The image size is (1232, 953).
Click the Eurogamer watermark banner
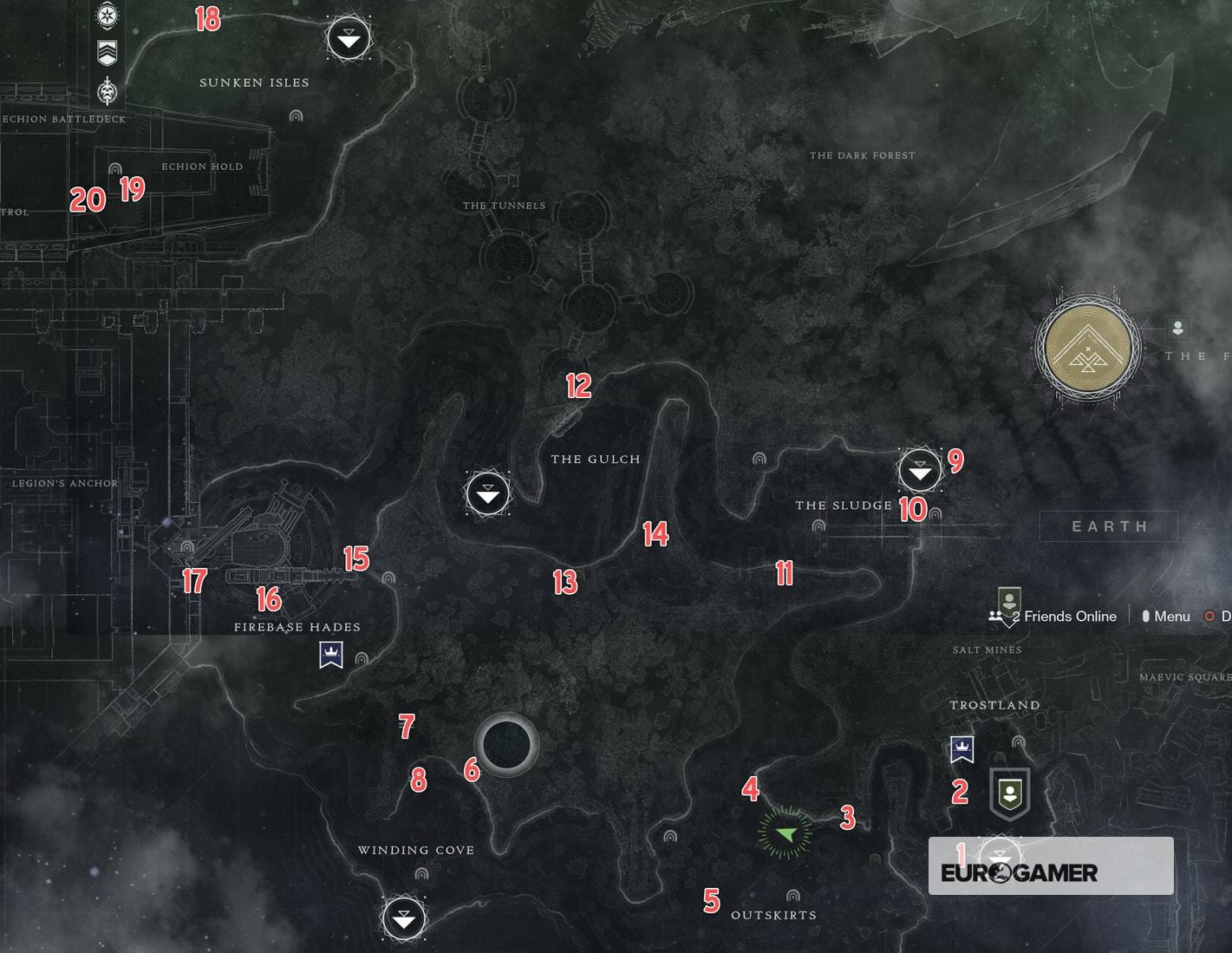click(x=1050, y=865)
